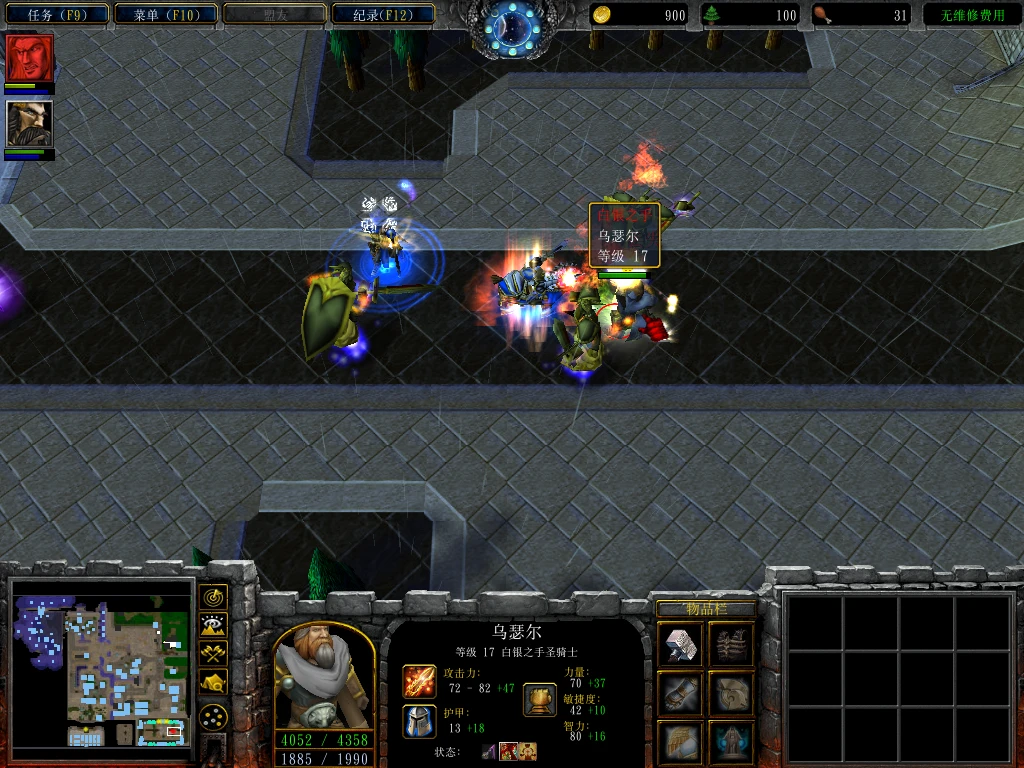This screenshot has width=1024, height=768.
Task: Toggle minimap creep camps display button
Action: coord(213,683)
